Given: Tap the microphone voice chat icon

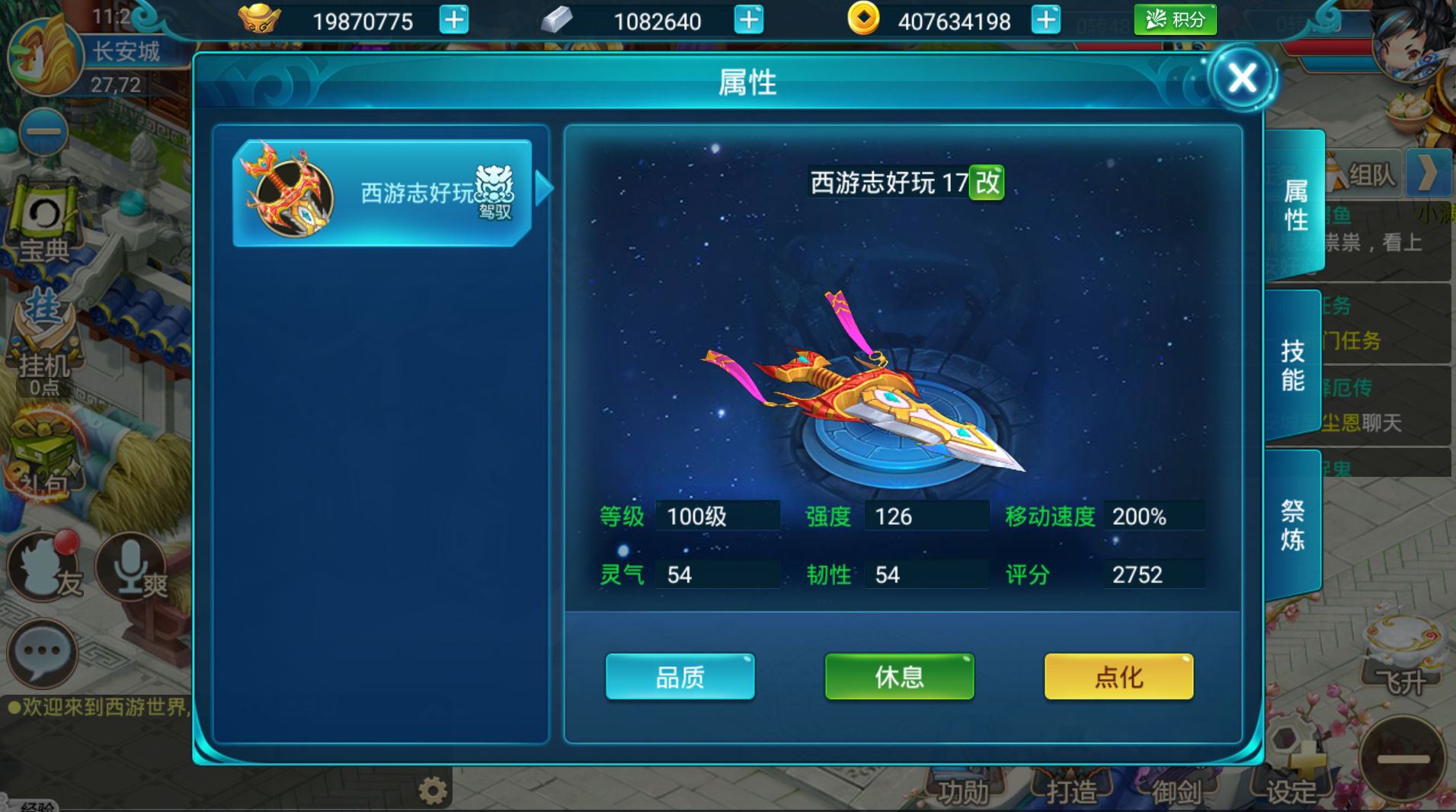Looking at the screenshot, I should [131, 567].
